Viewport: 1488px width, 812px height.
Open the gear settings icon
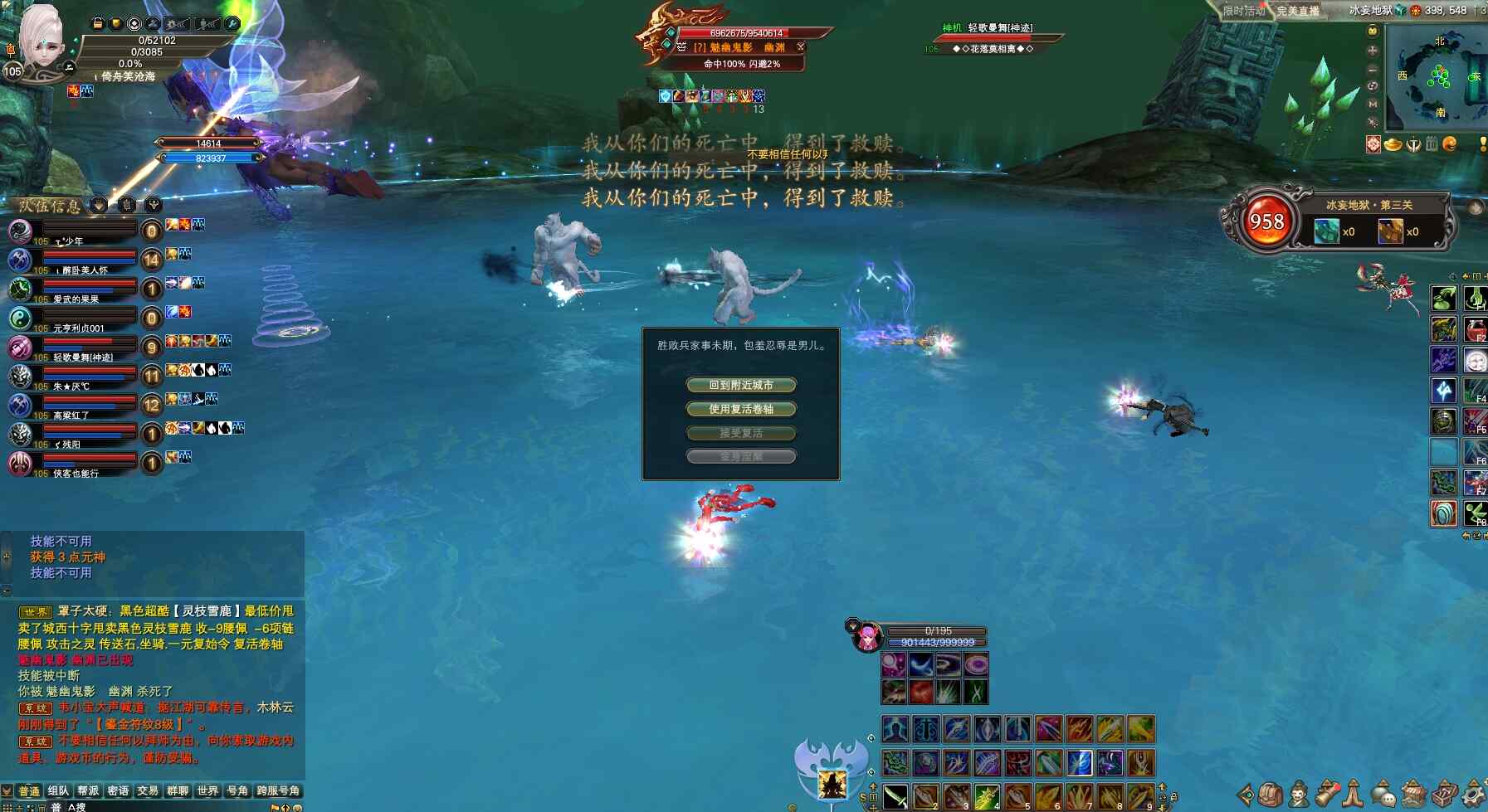coord(1475,793)
